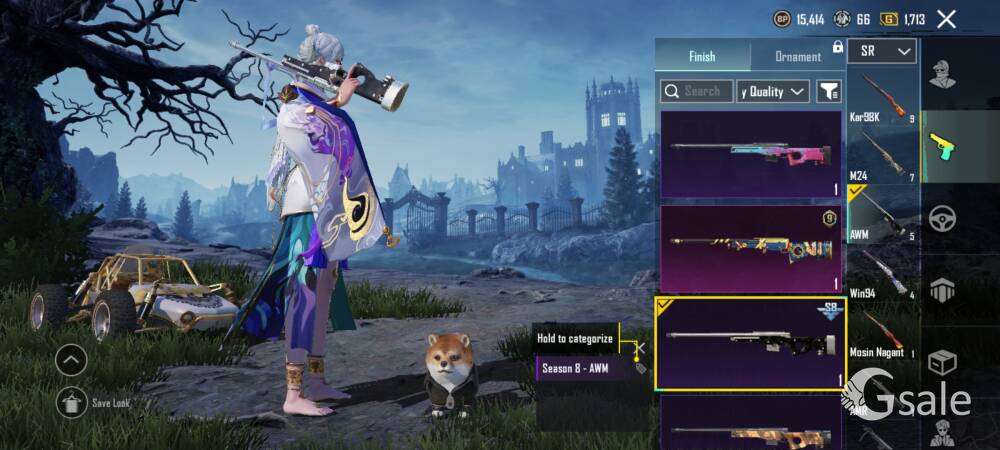Open the steering wheel vehicle category
The width and height of the screenshot is (1000, 450).
point(942,218)
